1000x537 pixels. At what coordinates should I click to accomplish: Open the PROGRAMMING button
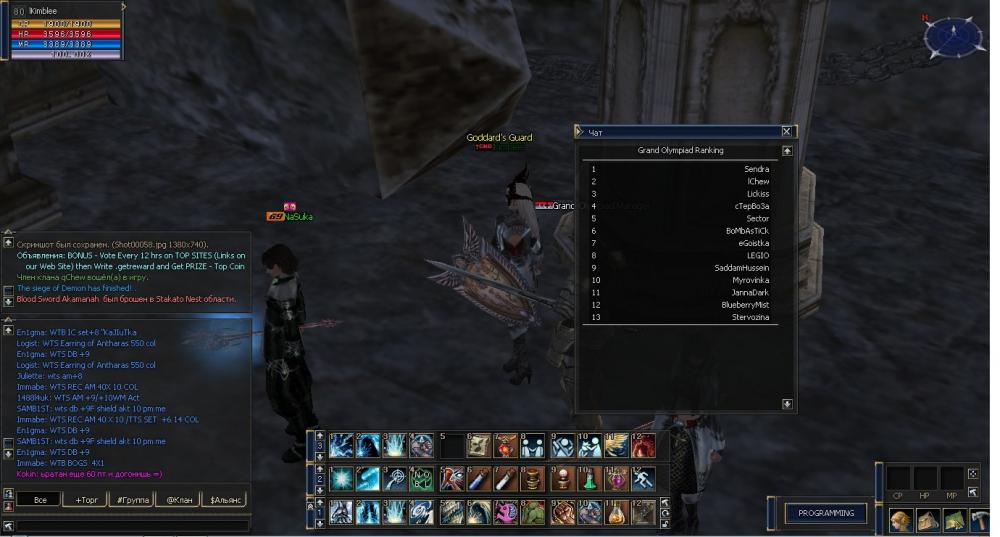pos(825,513)
